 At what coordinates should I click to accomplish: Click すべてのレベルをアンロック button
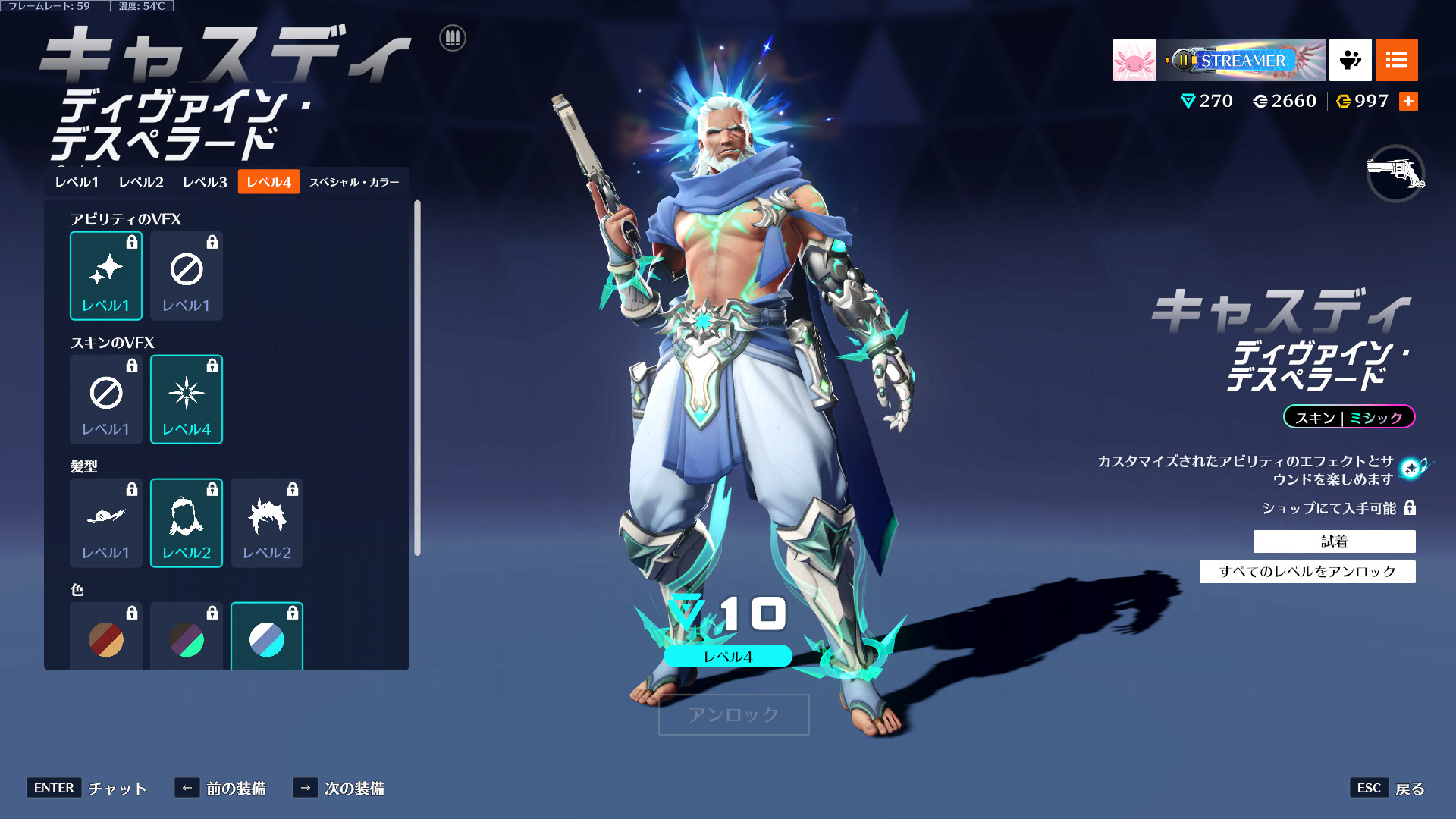(1307, 572)
